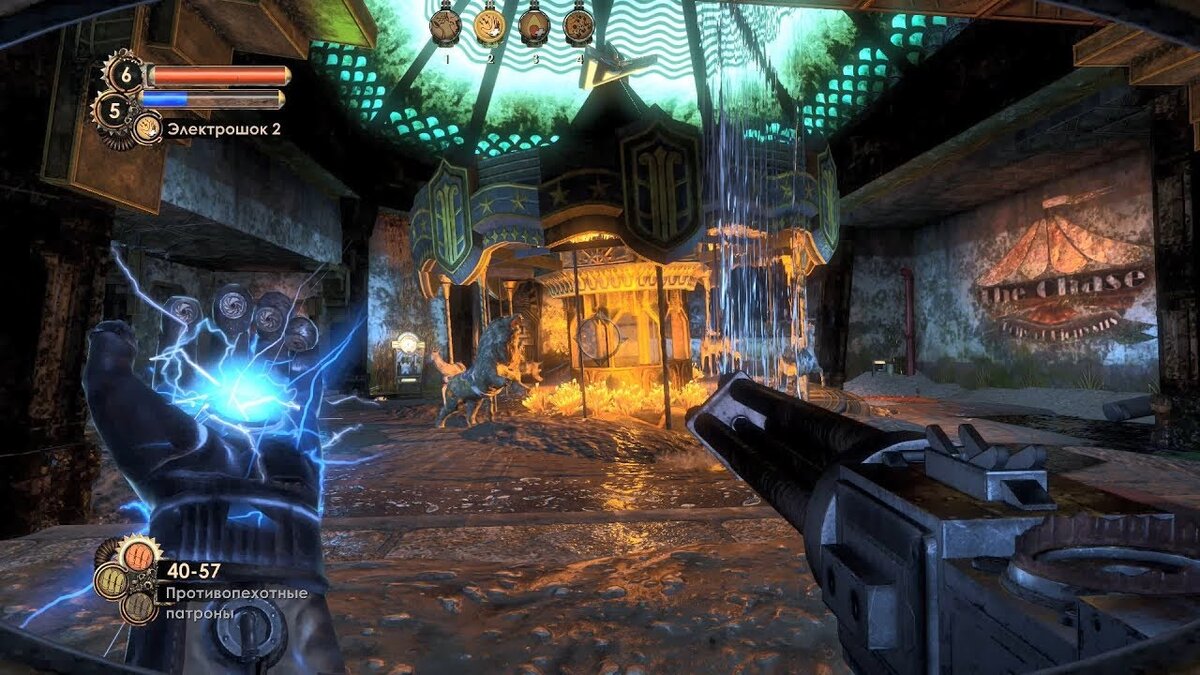Viewport: 1200px width, 675px height.
Task: Select plasmid slot 1 with the face icon
Action: [445, 26]
